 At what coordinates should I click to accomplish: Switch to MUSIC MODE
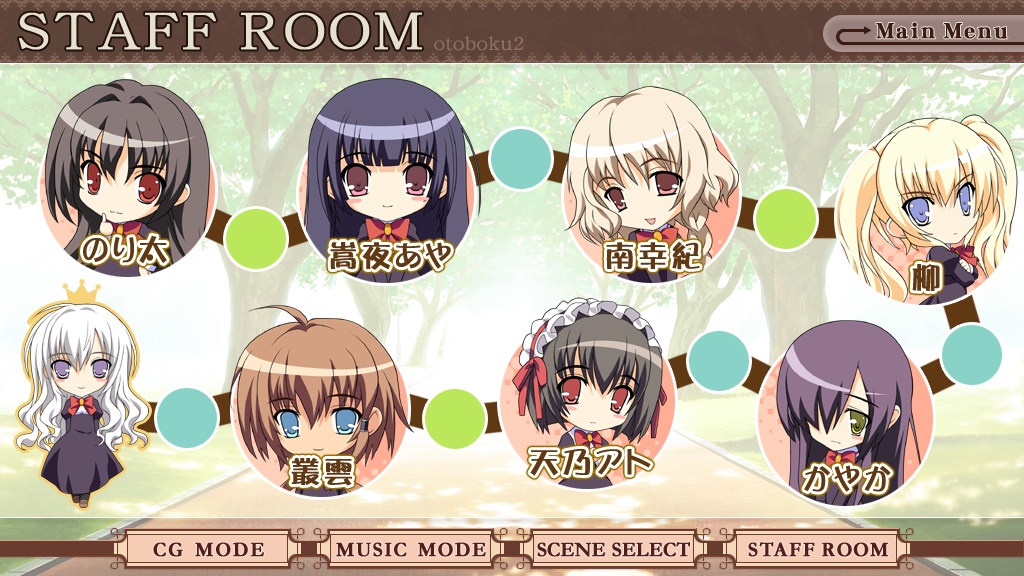click(411, 549)
